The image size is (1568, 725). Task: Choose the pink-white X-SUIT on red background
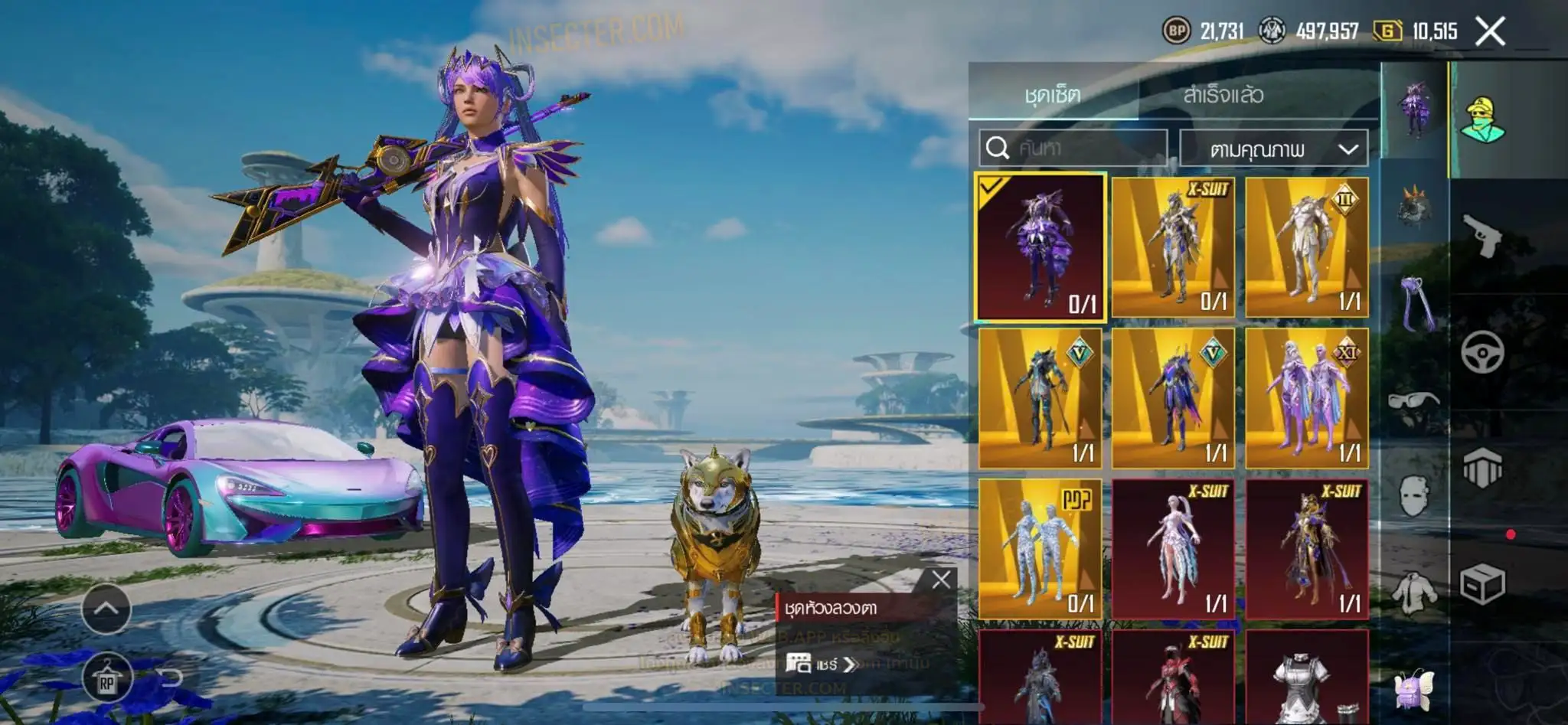1173,549
